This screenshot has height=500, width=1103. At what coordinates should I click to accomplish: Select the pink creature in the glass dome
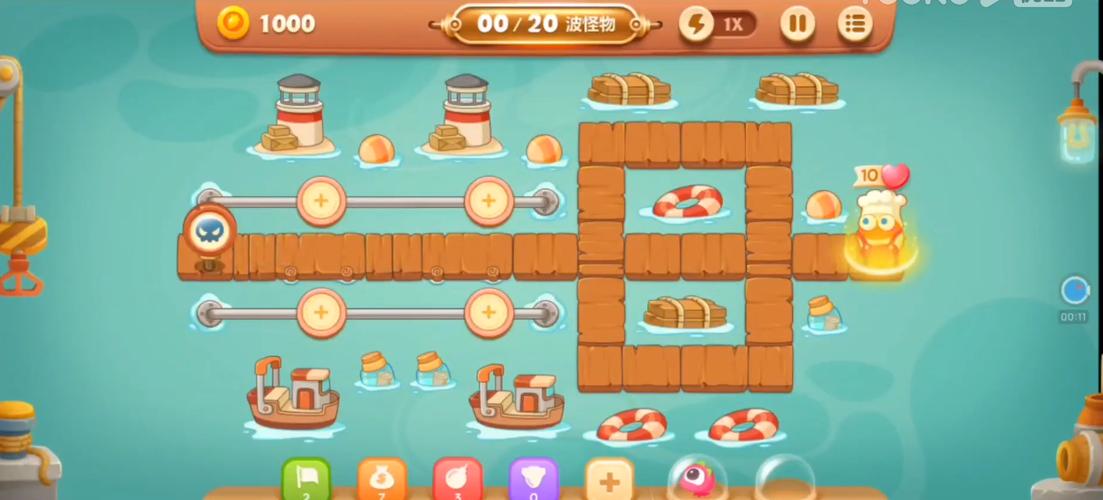(694, 478)
